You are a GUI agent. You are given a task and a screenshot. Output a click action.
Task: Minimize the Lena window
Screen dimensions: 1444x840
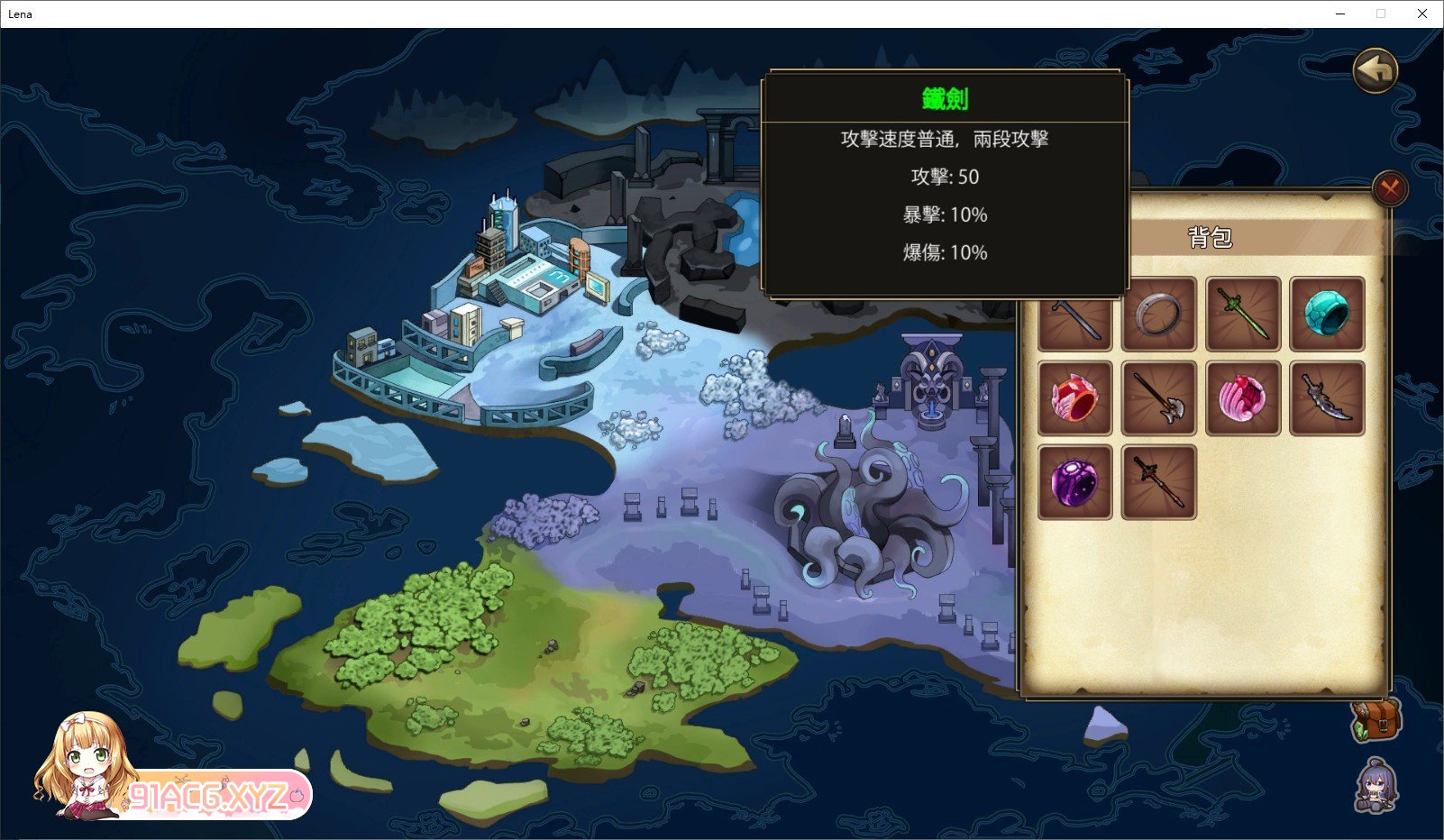1340,14
